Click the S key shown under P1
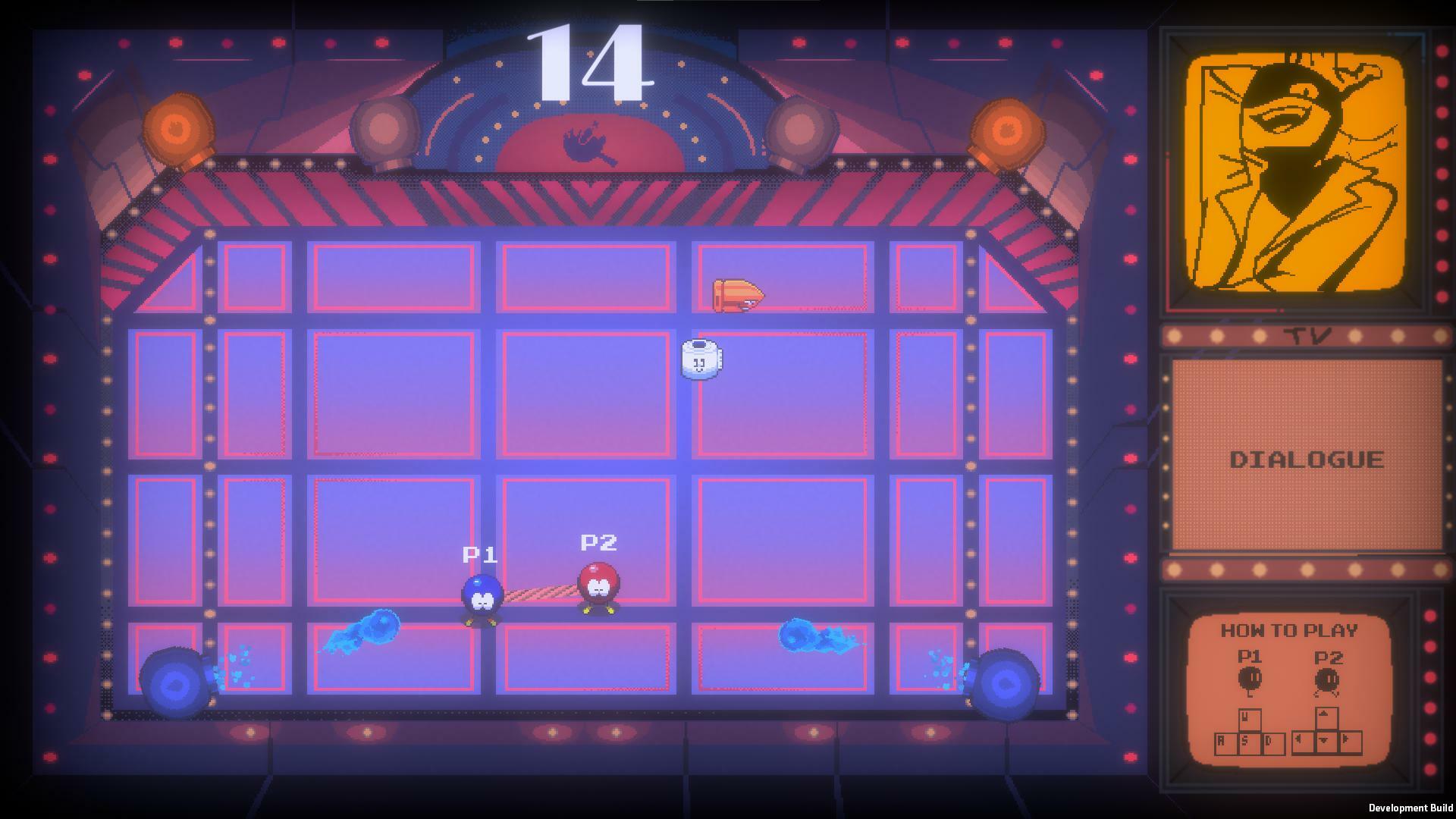The image size is (1456, 819). [1250, 742]
